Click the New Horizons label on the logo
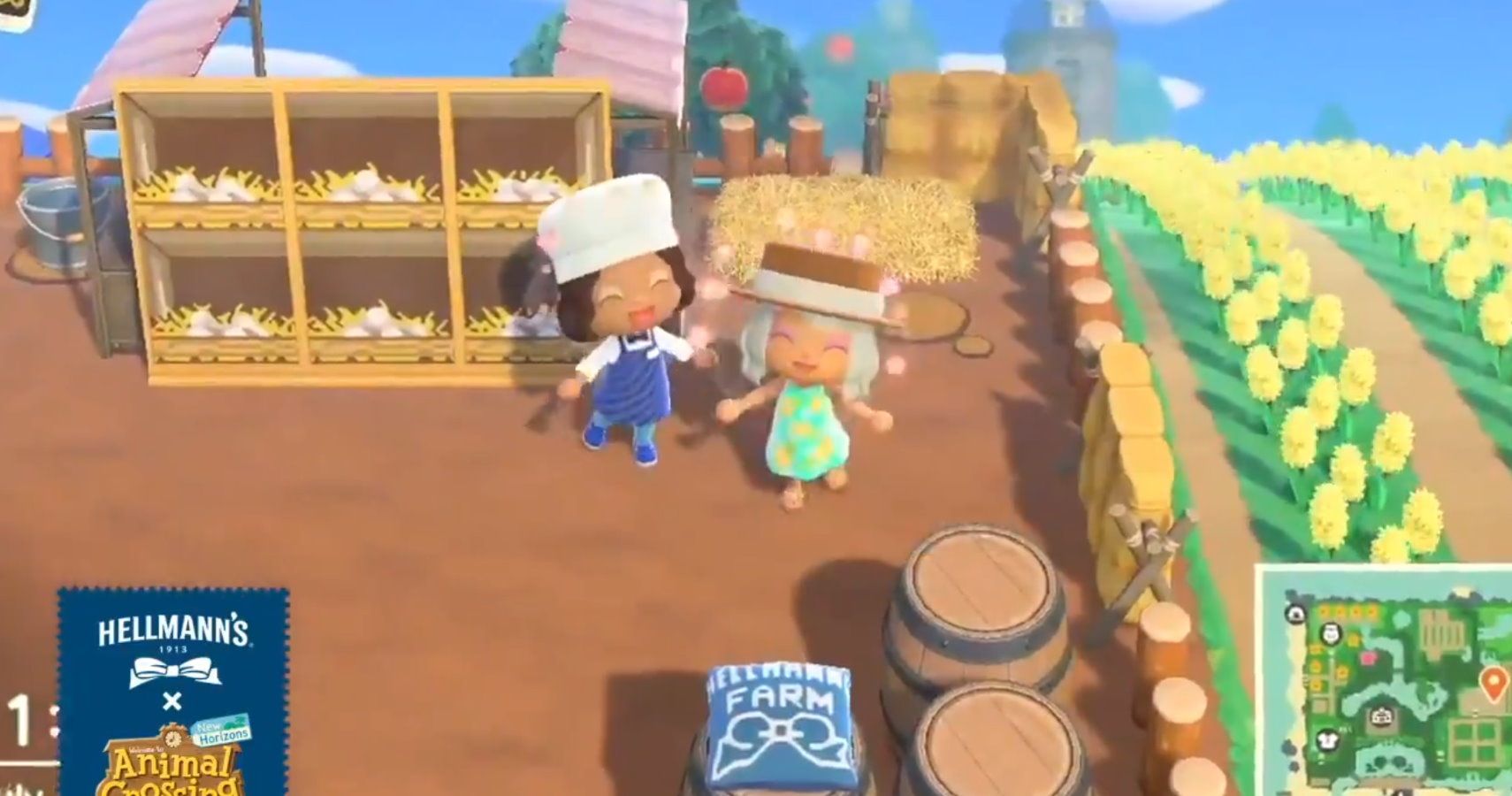The width and height of the screenshot is (1512, 796). coord(223,729)
